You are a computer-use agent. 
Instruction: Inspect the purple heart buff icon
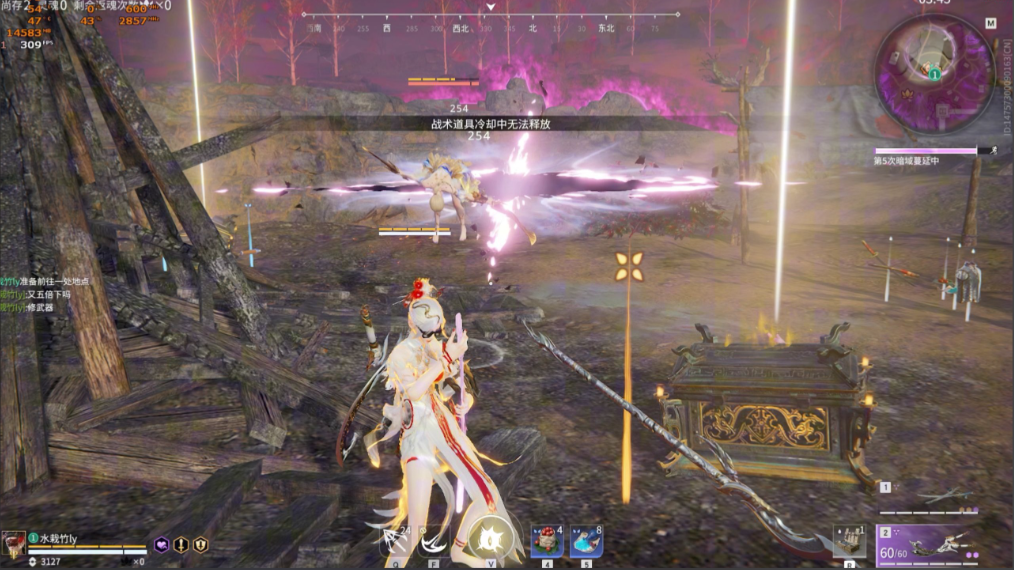coord(161,545)
